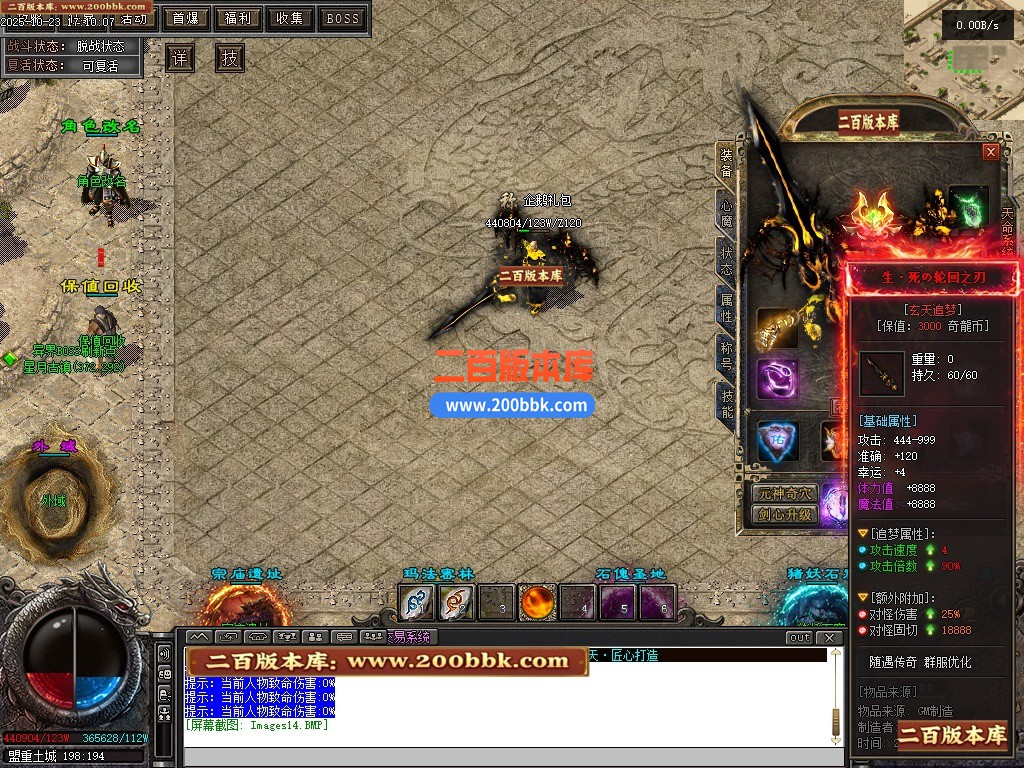1024x768 pixels.
Task: Open the 收集 collection menu
Action: [x=290, y=18]
